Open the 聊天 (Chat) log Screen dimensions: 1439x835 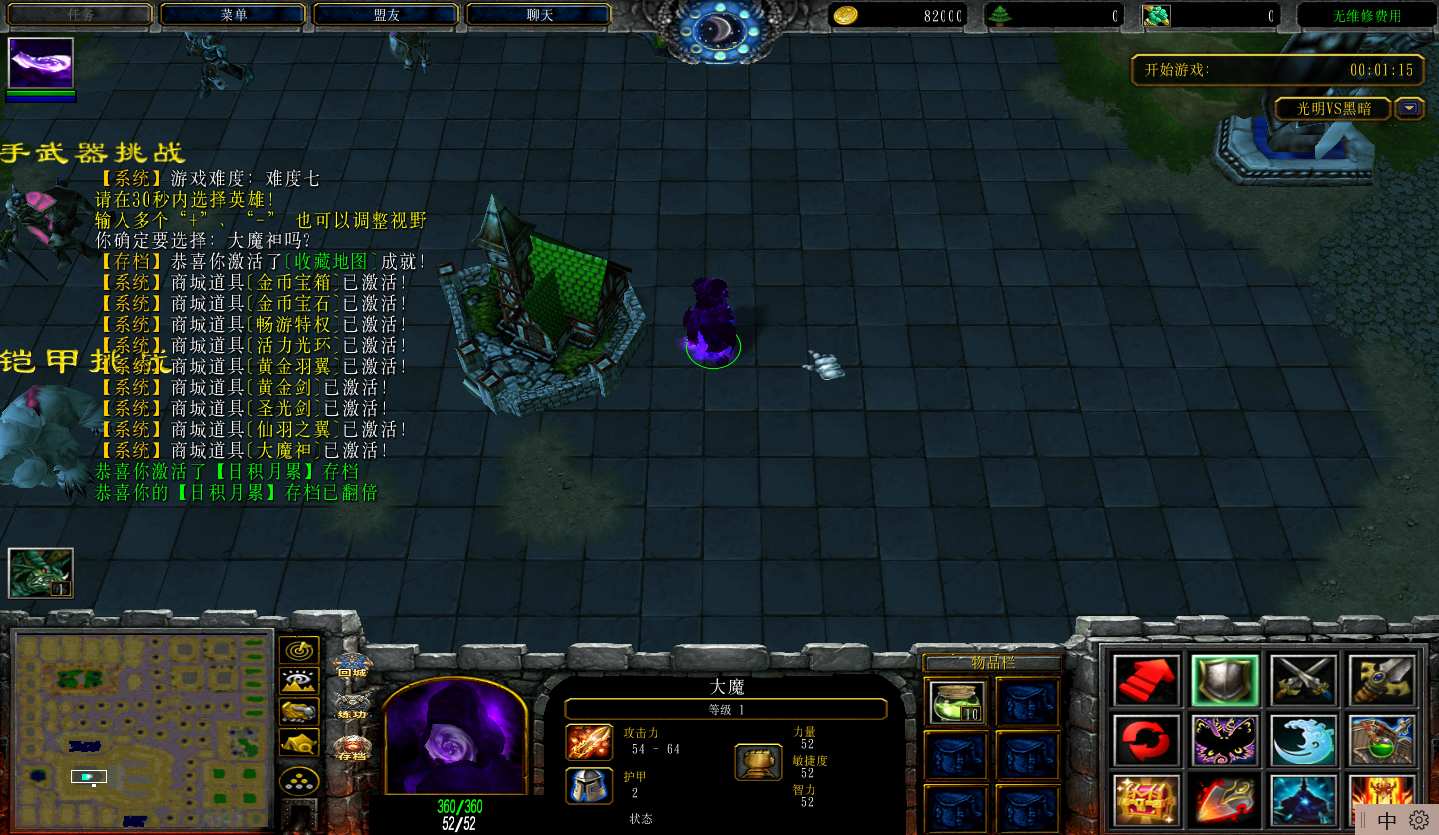tap(539, 15)
